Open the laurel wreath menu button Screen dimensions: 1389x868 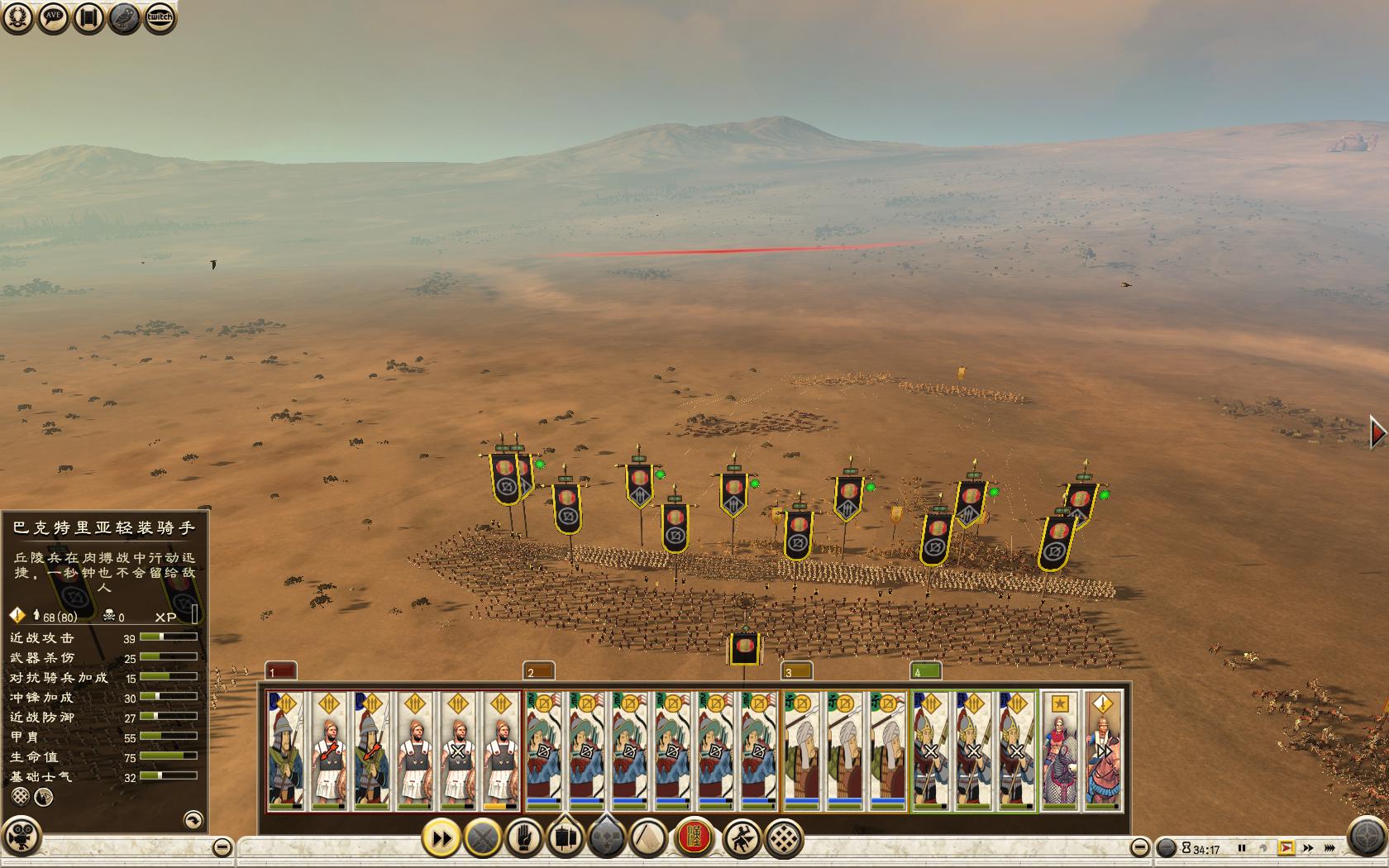pos(17,17)
